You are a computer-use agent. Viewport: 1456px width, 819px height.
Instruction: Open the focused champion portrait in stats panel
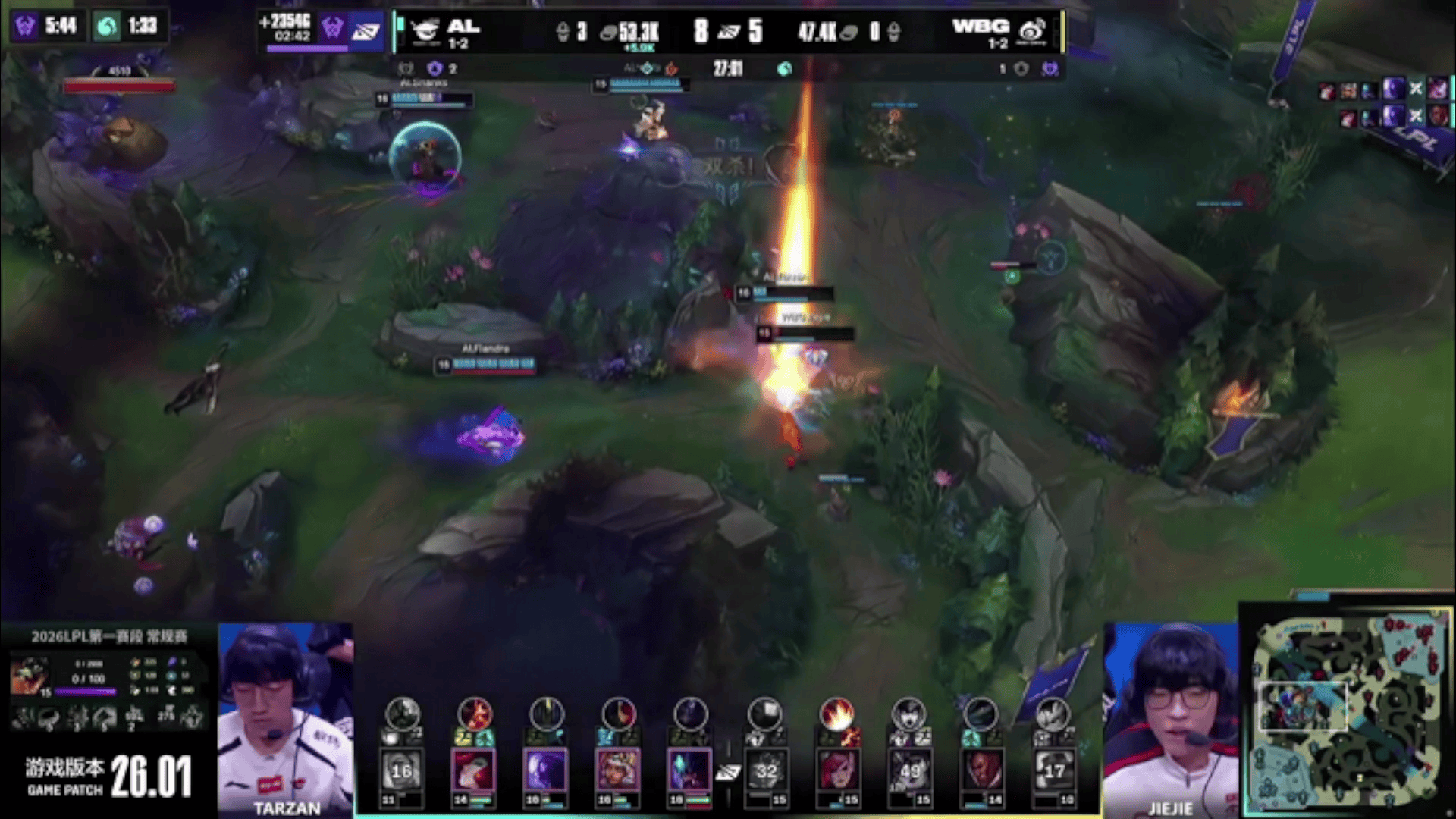coord(30,676)
